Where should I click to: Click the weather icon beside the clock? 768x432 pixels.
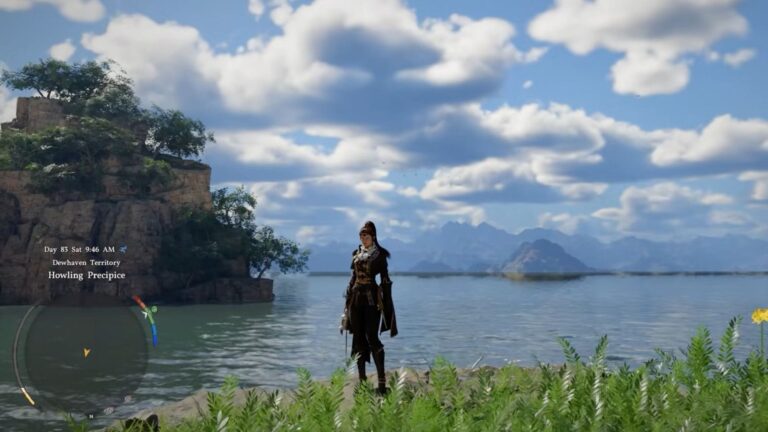pos(123,249)
